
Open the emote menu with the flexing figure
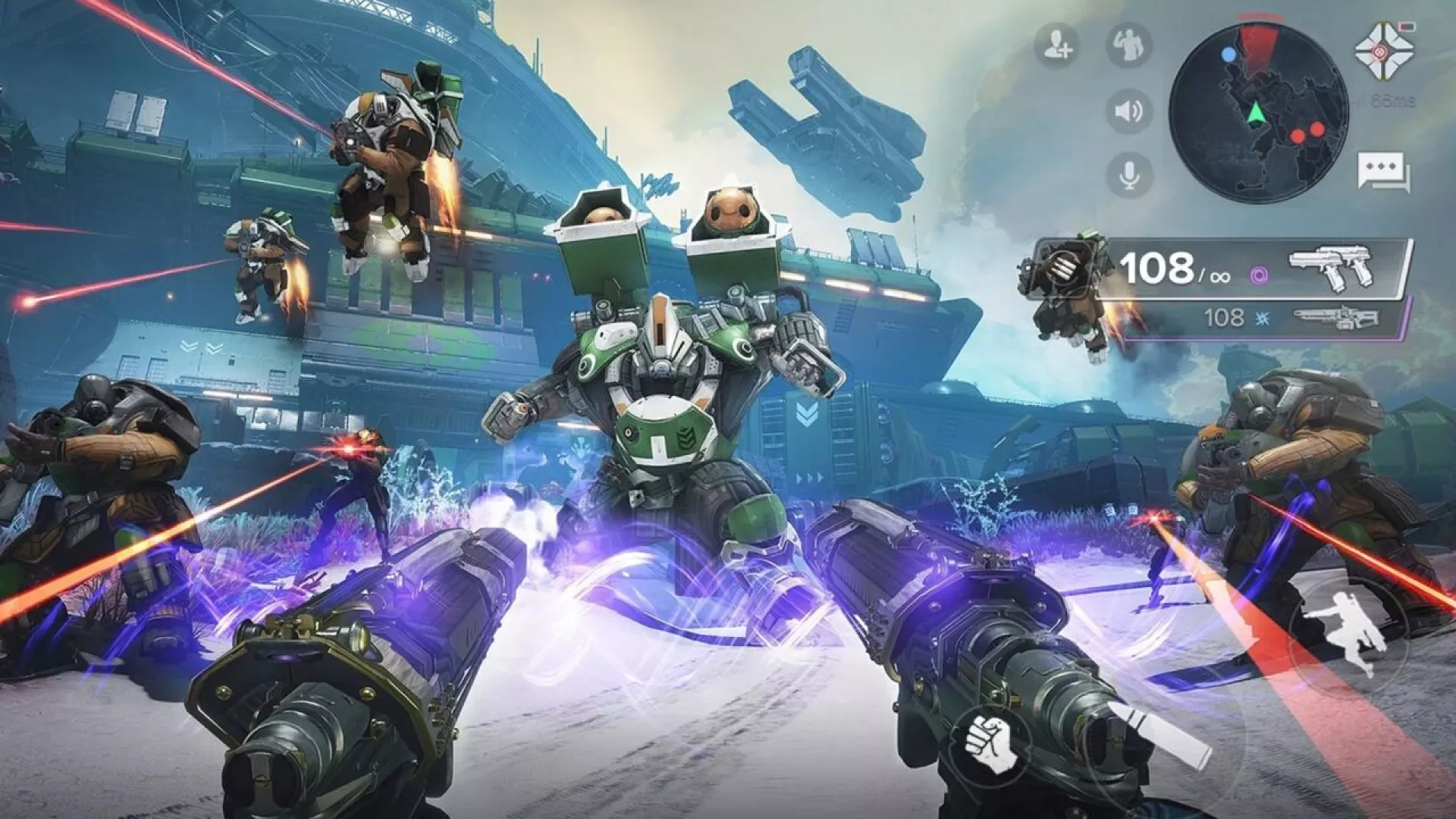(x=1128, y=45)
